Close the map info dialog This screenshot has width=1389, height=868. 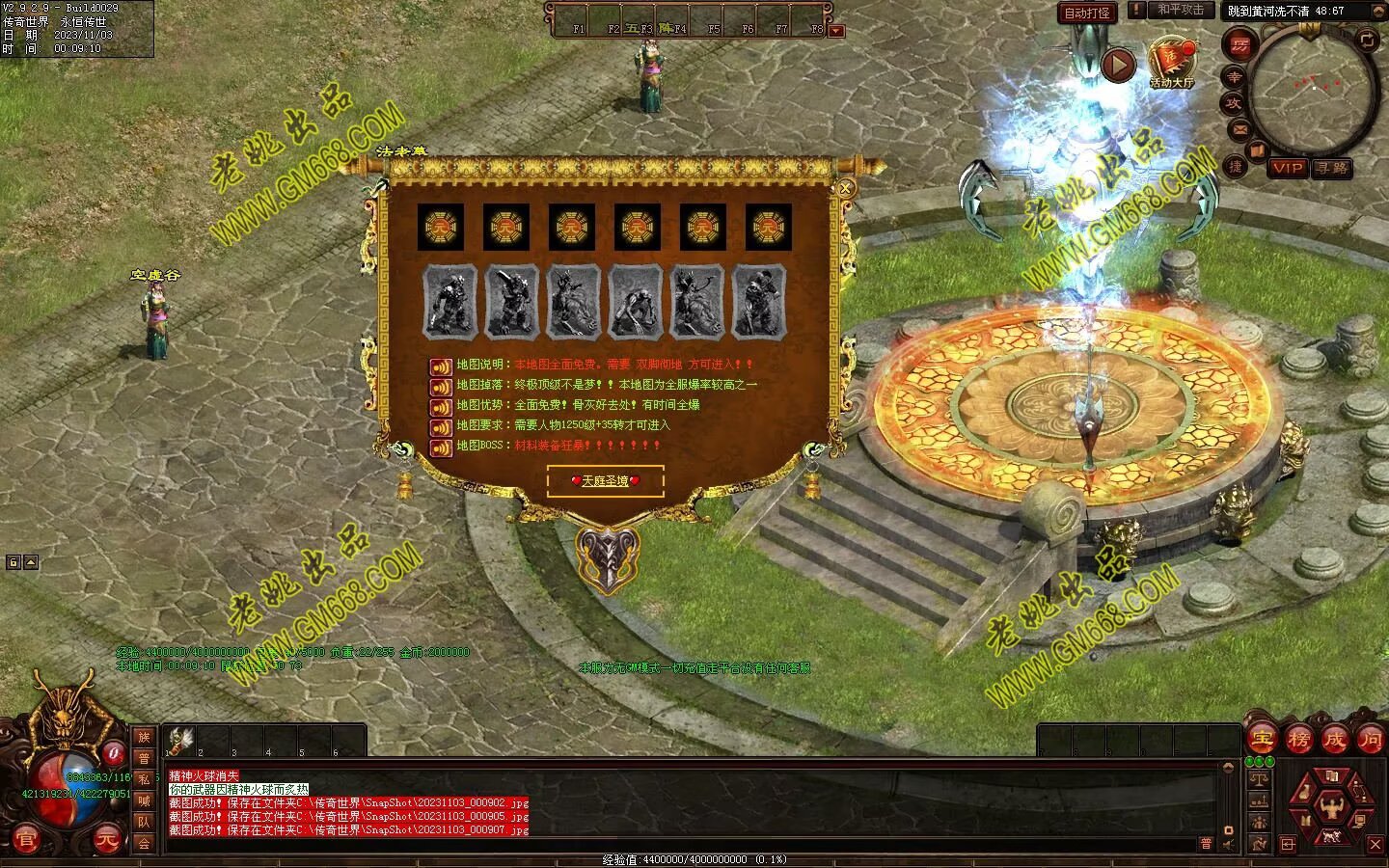click(846, 189)
